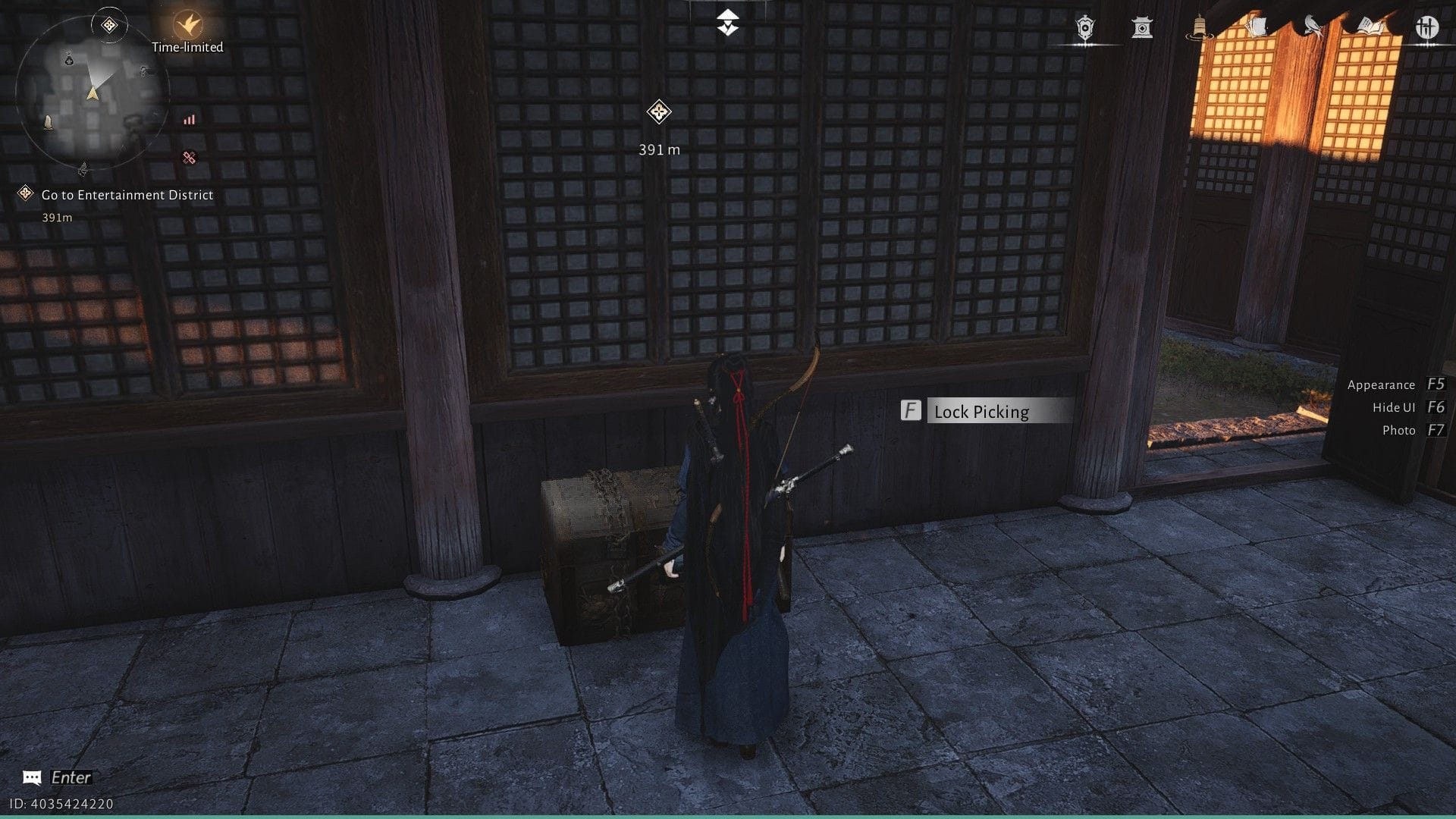This screenshot has height=819, width=1456.
Task: Click the red signal bars indicator
Action: click(x=189, y=119)
